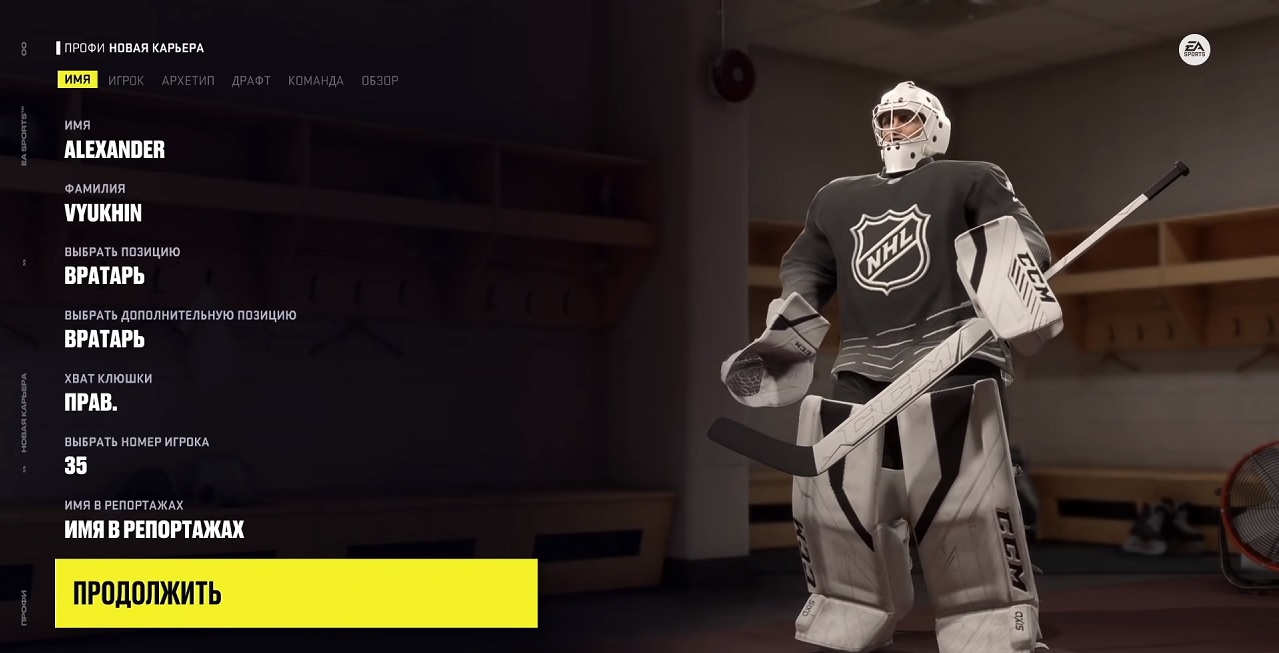
Task: Change the ВЫБРАТЬ ПОЗИЦИЮ setting
Action: [x=104, y=276]
